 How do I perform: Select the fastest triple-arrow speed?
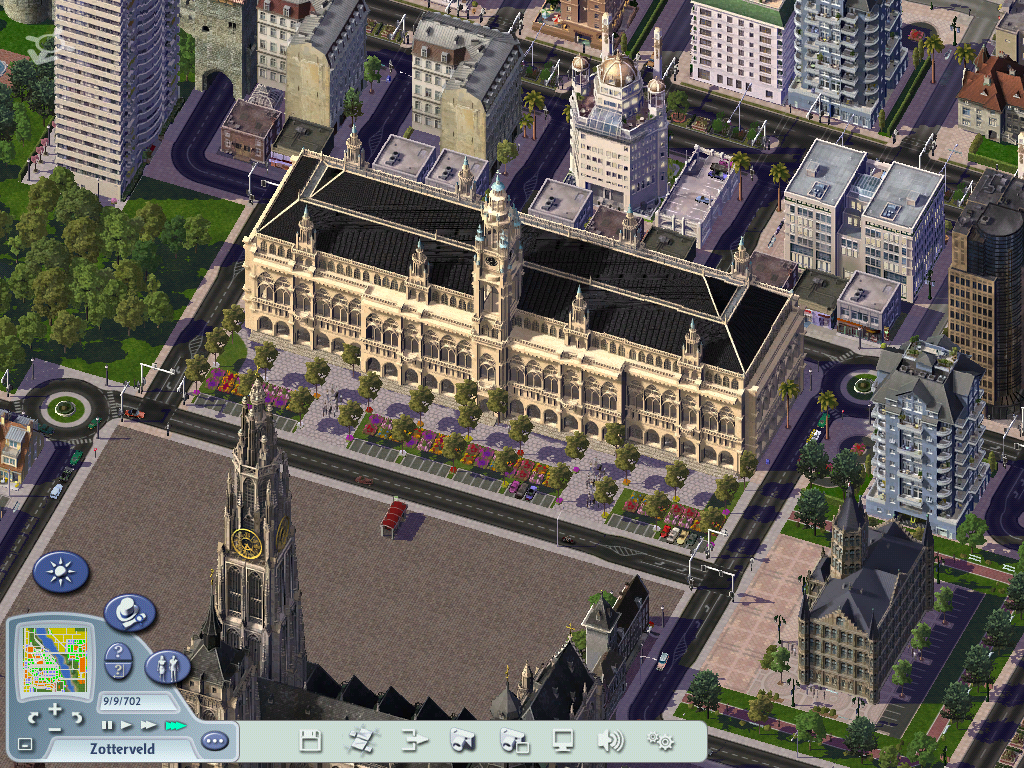(176, 725)
